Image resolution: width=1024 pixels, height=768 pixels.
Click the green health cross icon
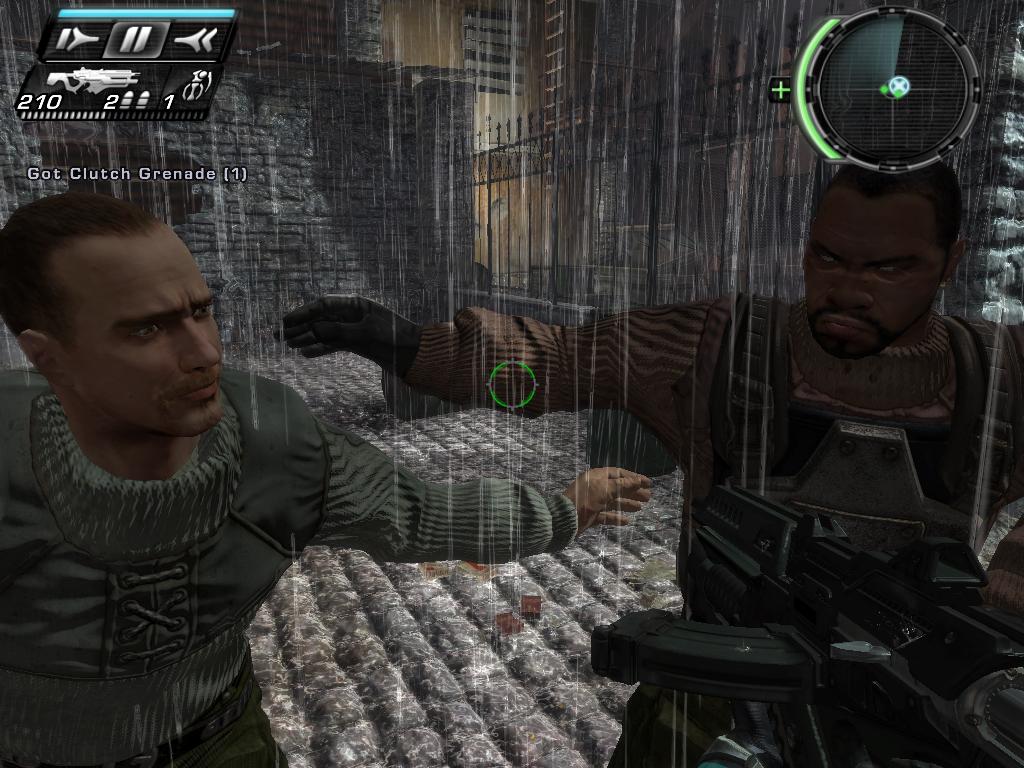click(x=780, y=91)
